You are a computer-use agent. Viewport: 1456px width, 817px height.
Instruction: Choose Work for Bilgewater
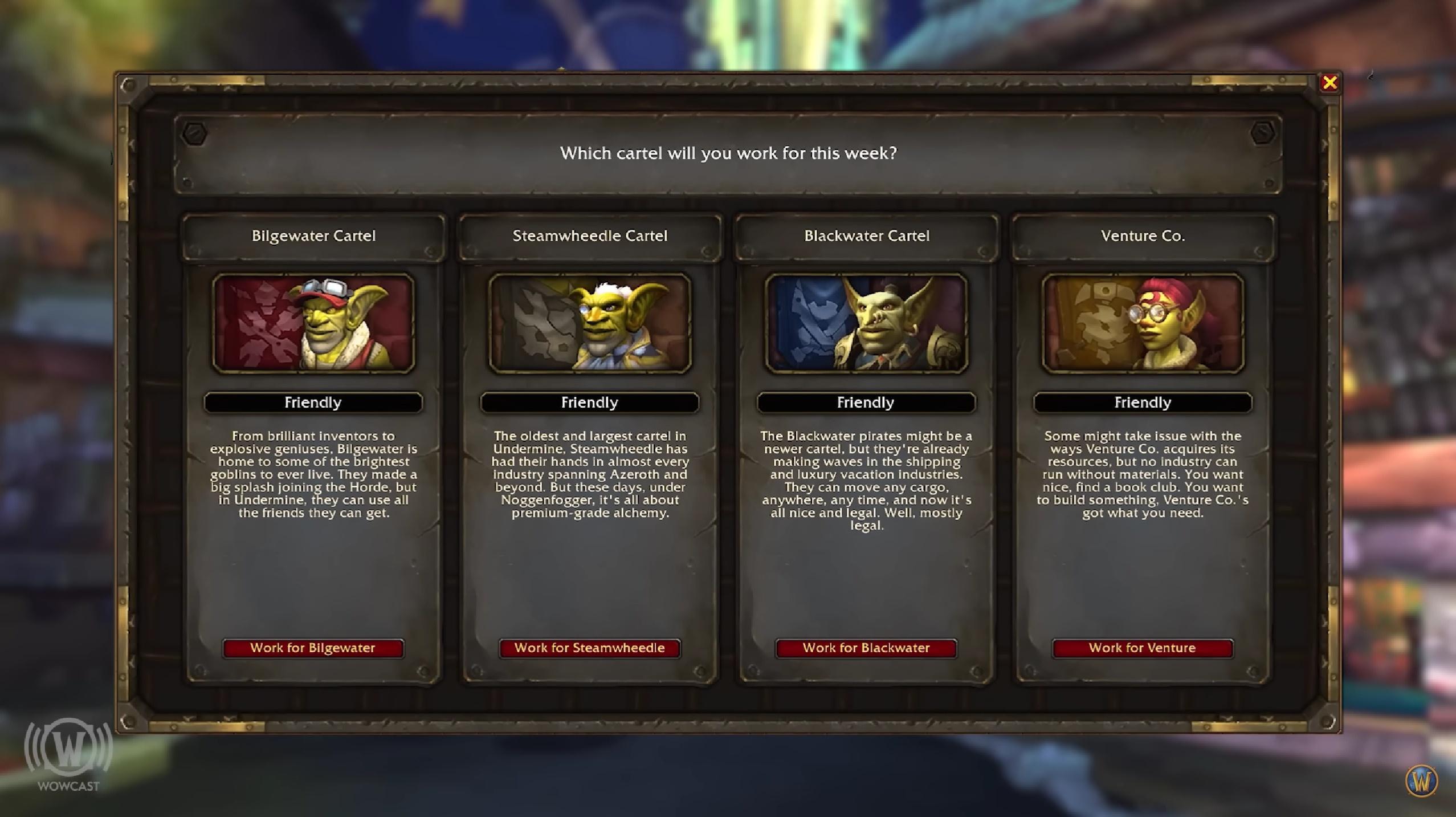click(x=313, y=648)
